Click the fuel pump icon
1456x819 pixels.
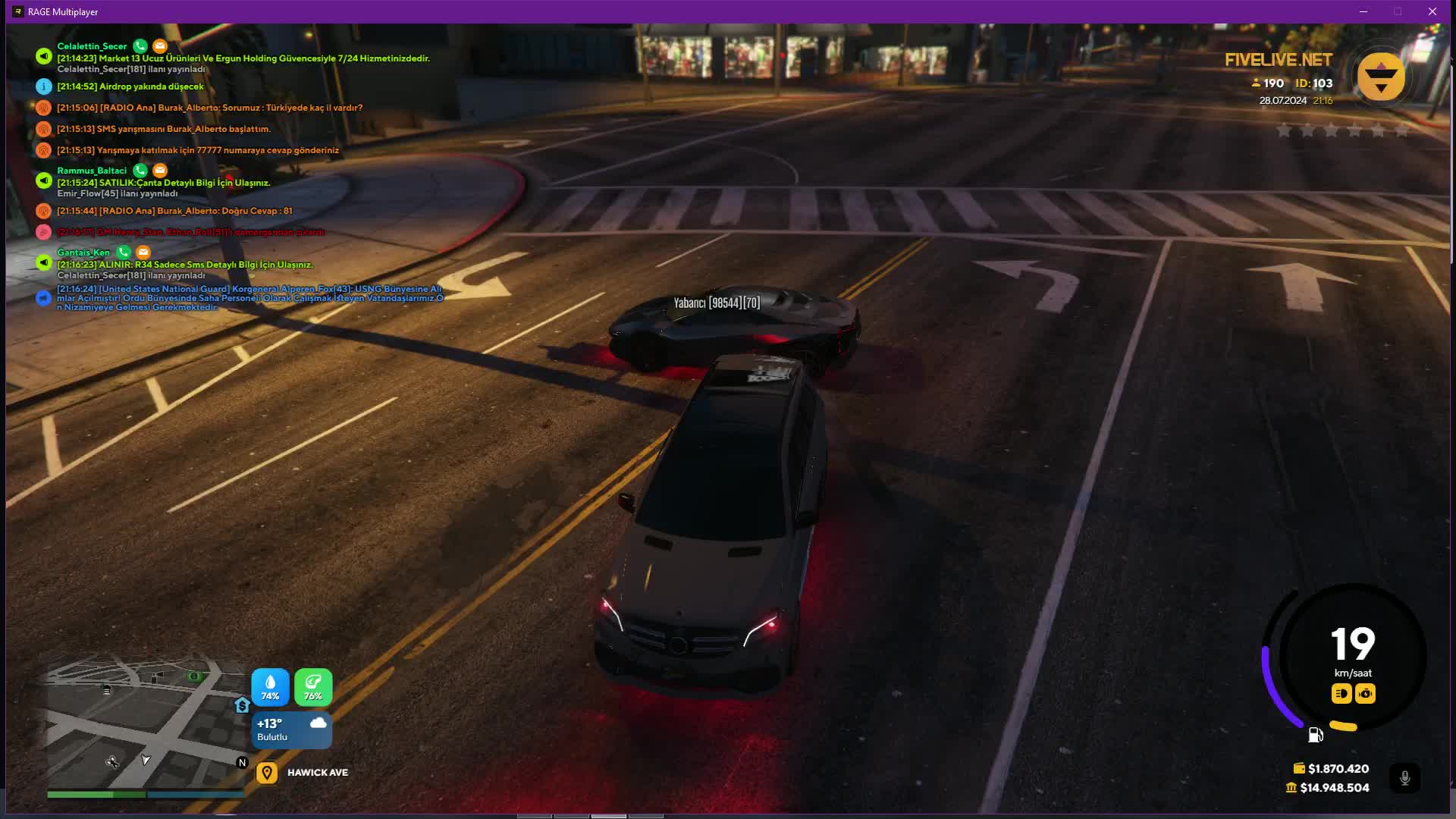(1316, 735)
